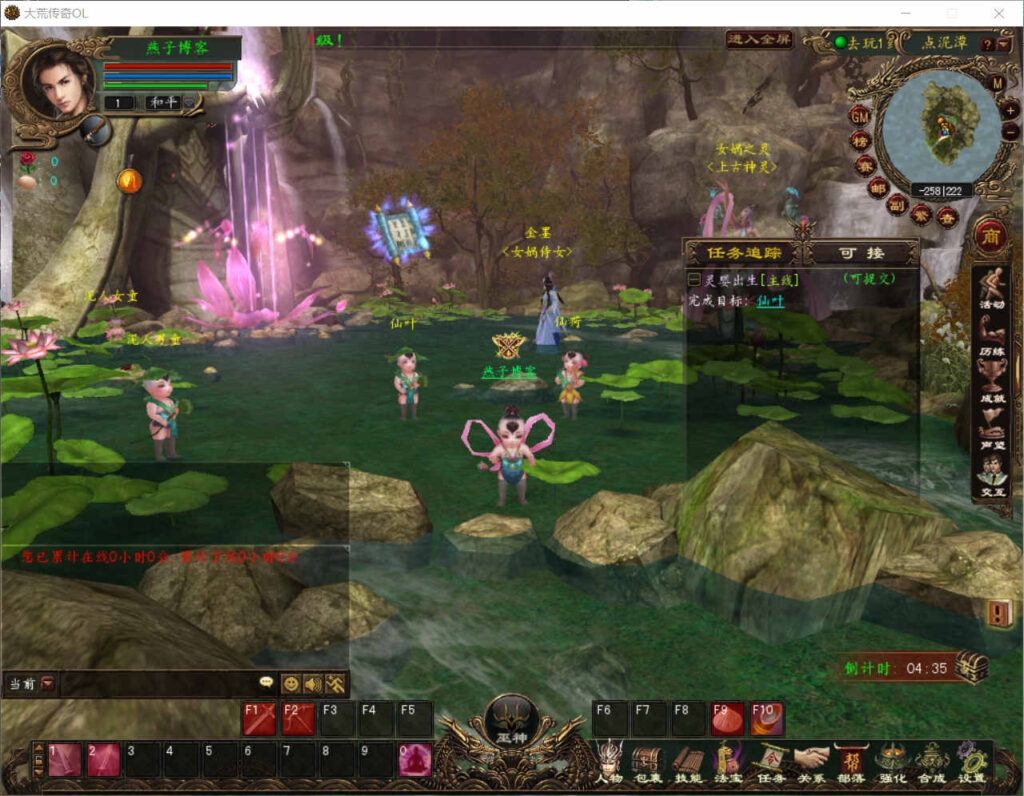
Task: Close the game window
Action: tap(998, 13)
